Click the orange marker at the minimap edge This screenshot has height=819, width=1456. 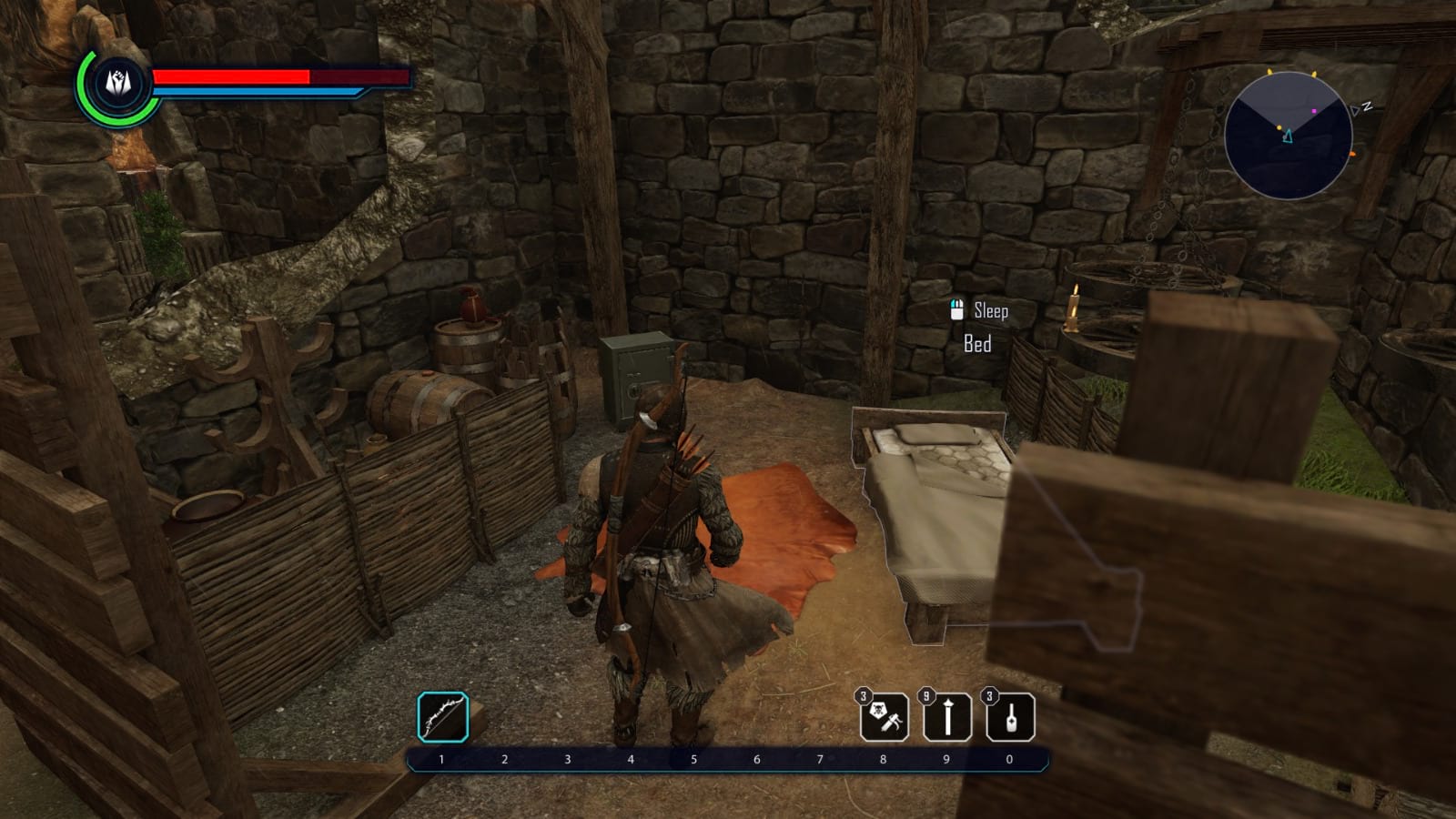[x=1352, y=154]
